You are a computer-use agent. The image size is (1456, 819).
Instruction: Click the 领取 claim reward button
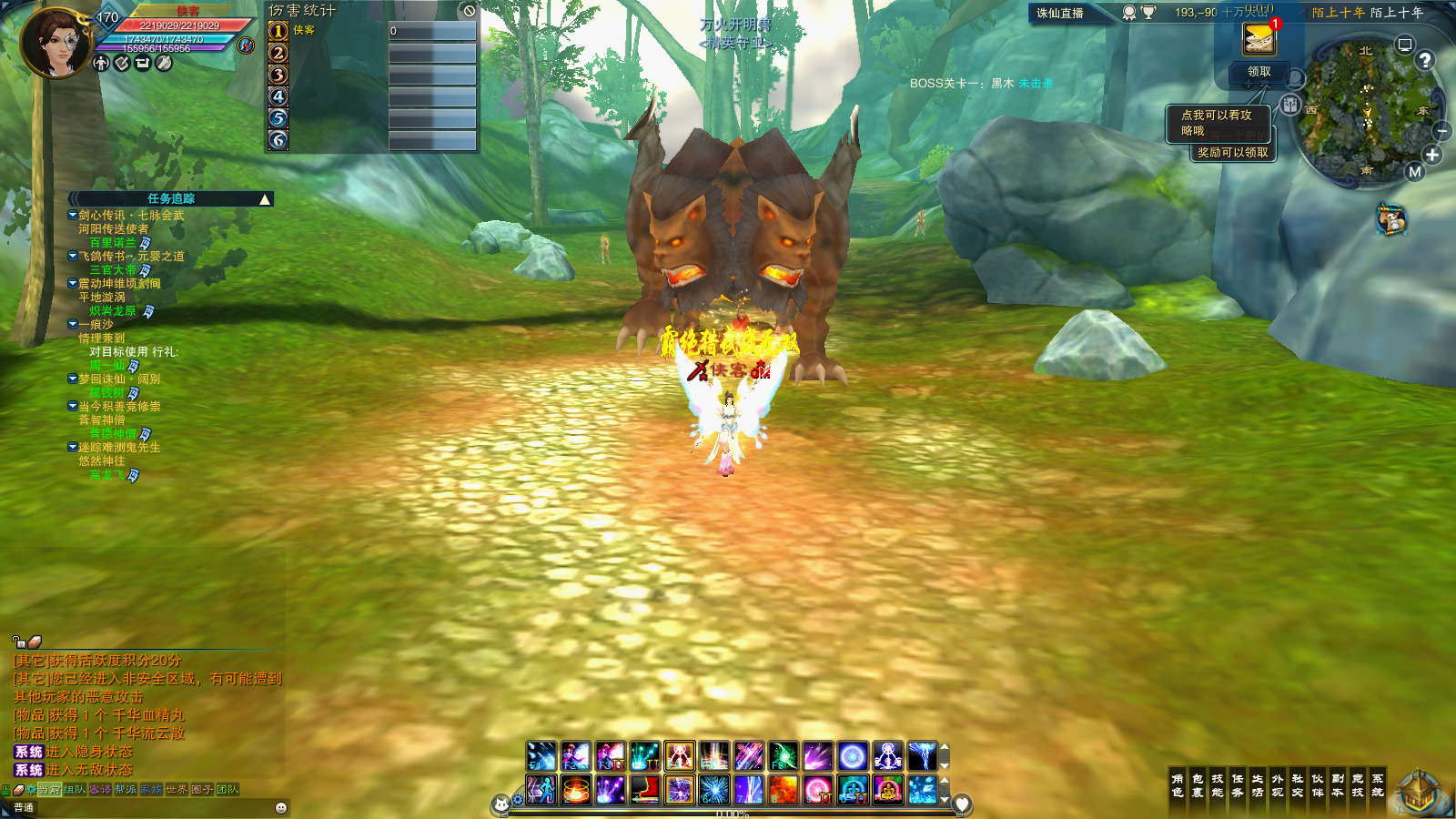1259,72
